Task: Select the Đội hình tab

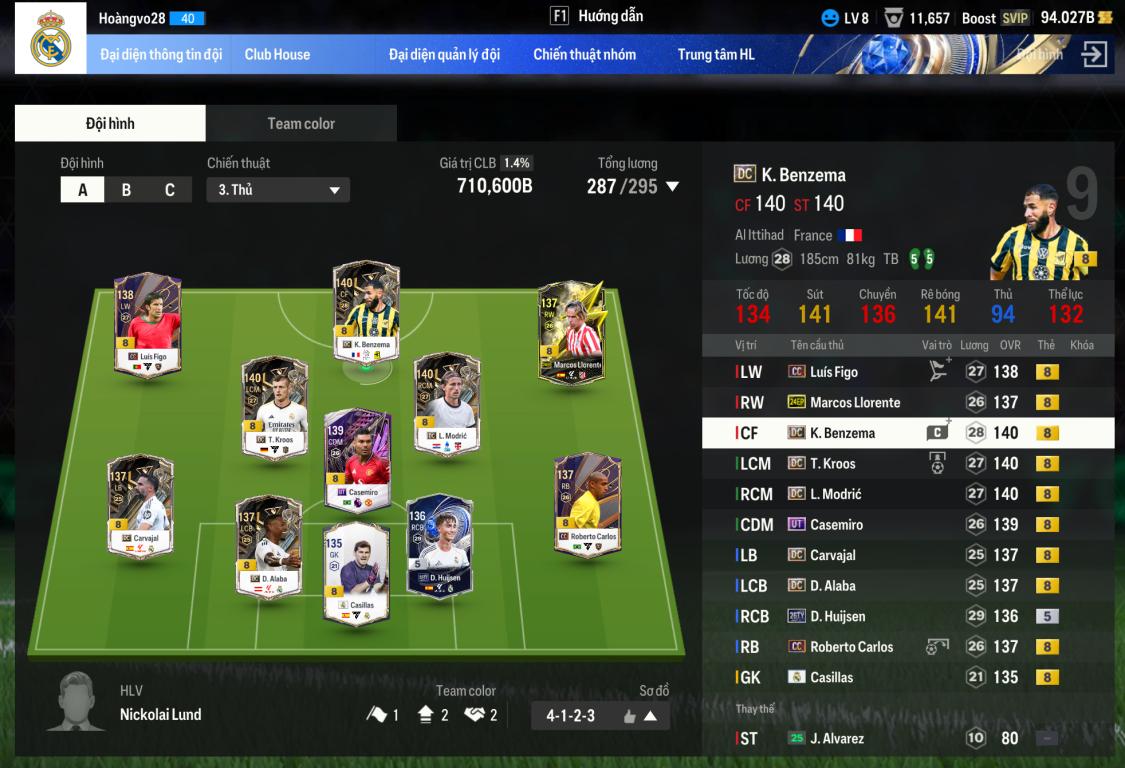Action: click(x=110, y=124)
